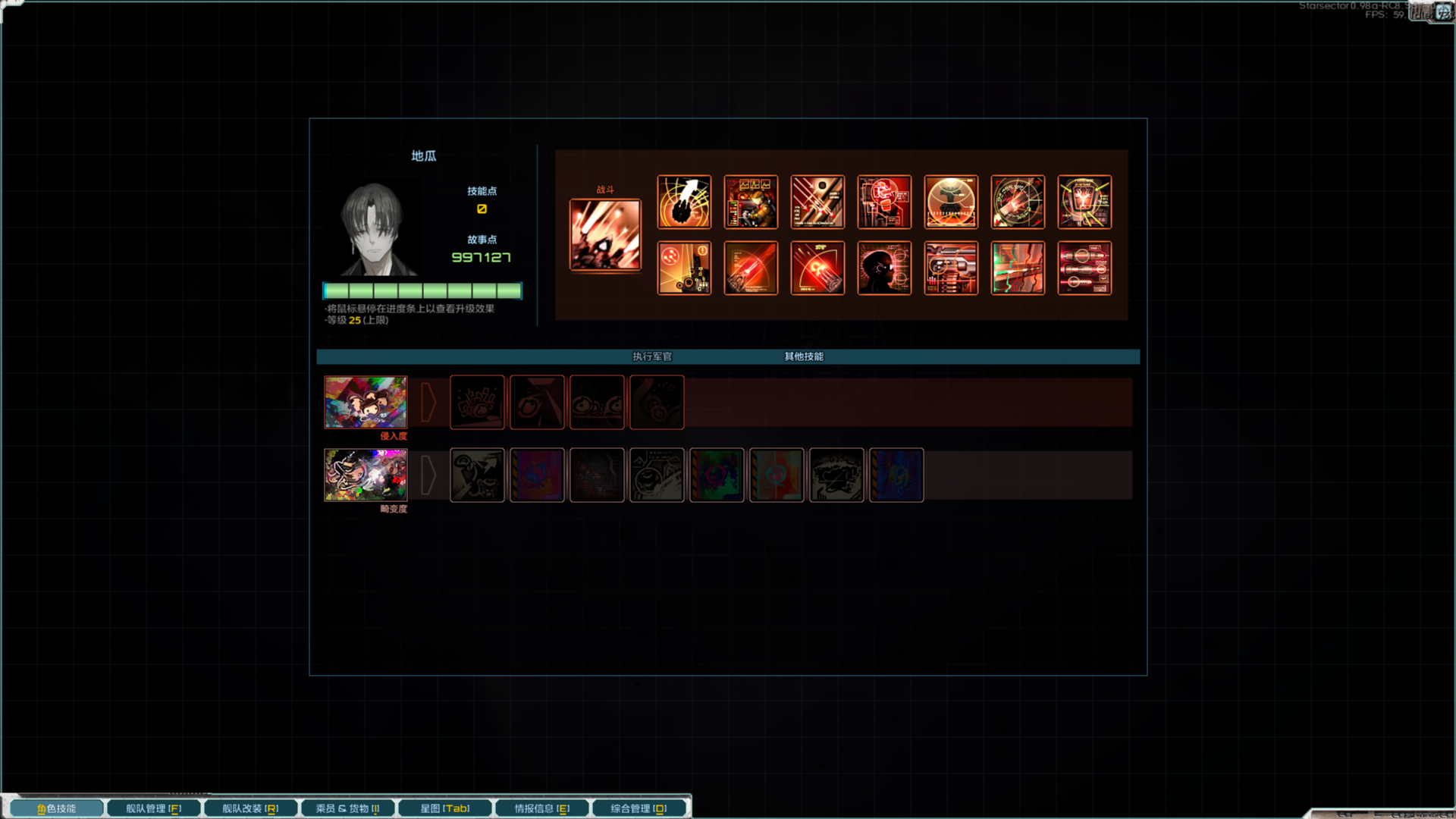Toggle the first skill slot in 侵入度 row

[477, 402]
